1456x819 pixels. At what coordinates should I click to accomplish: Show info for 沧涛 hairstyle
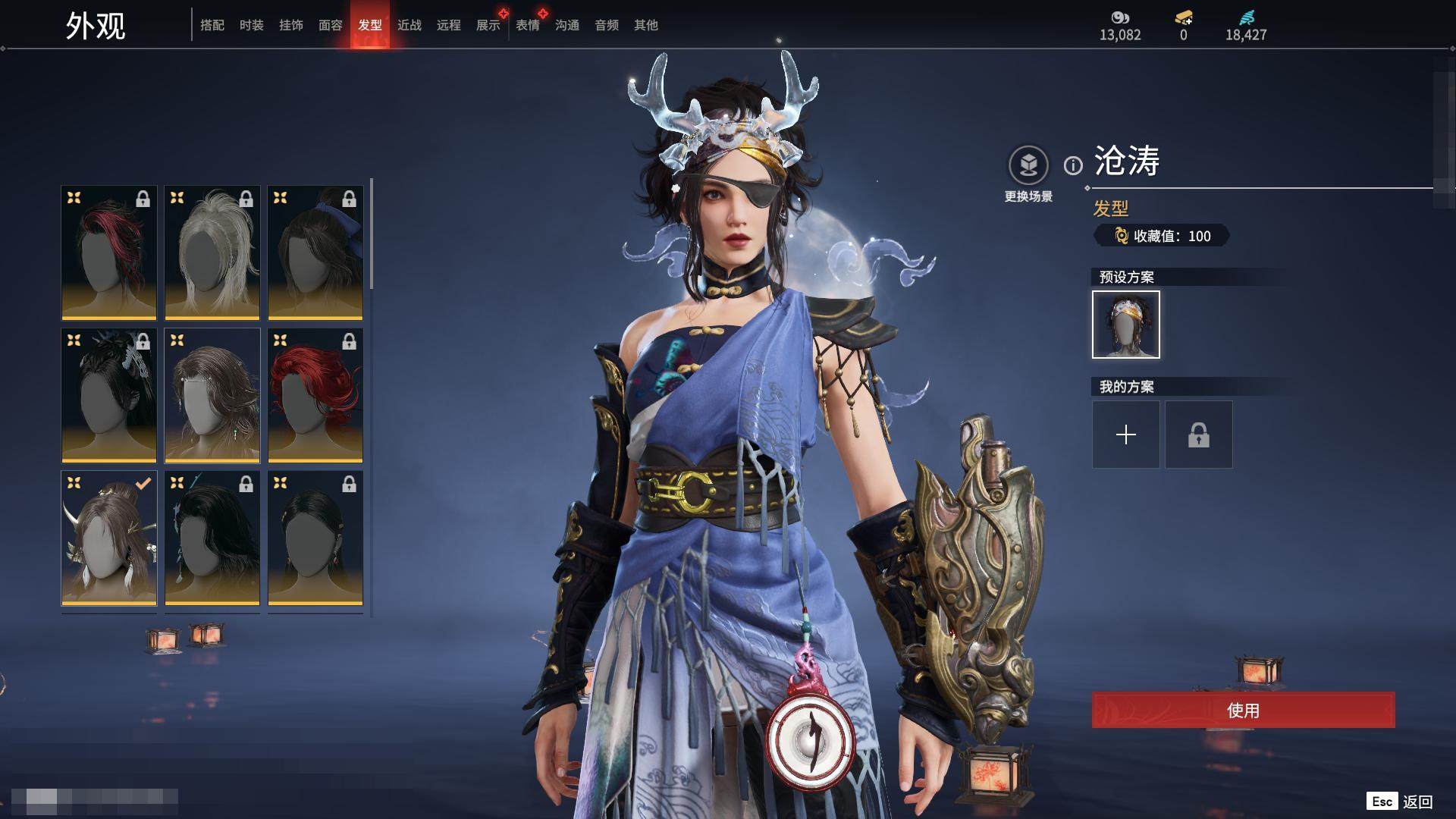[x=1073, y=165]
